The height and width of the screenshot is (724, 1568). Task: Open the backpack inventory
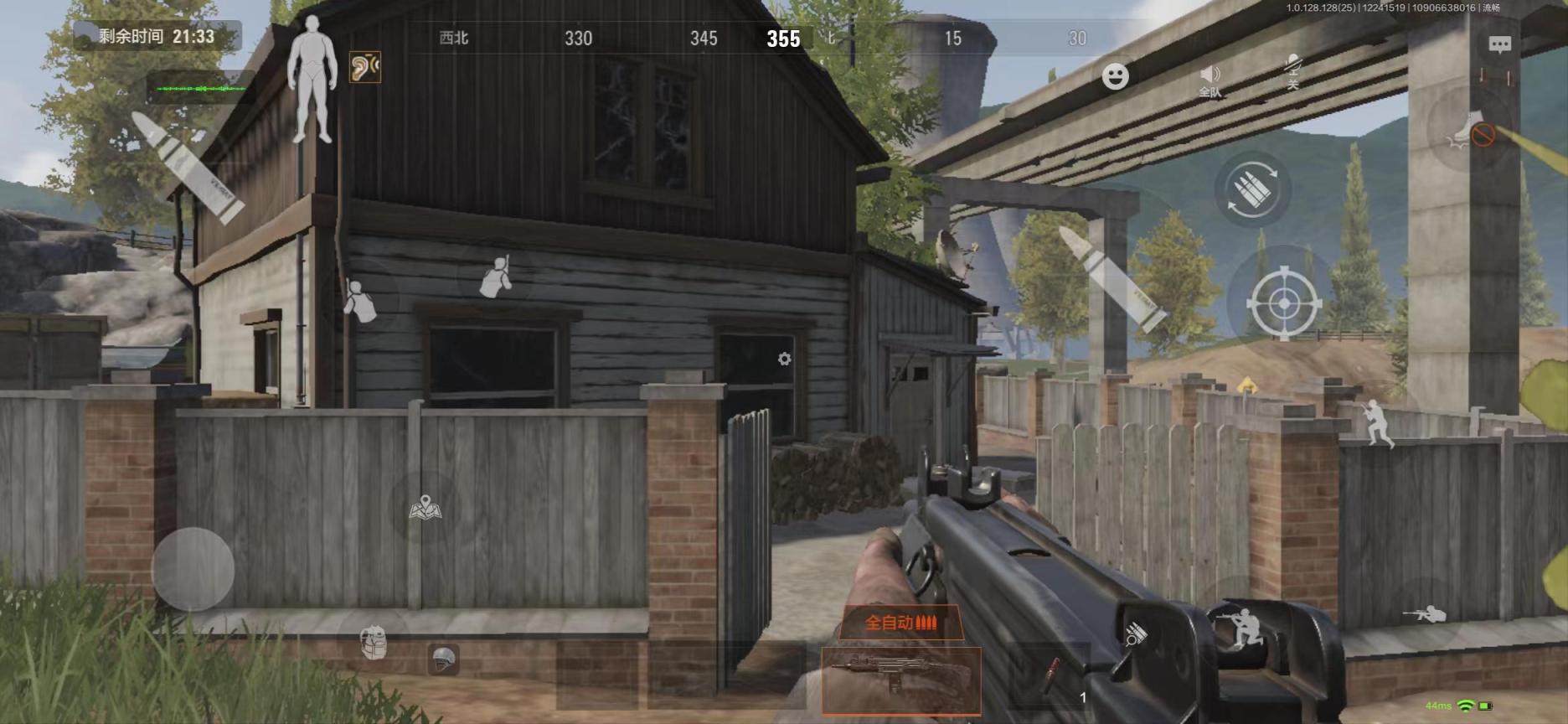(x=374, y=643)
